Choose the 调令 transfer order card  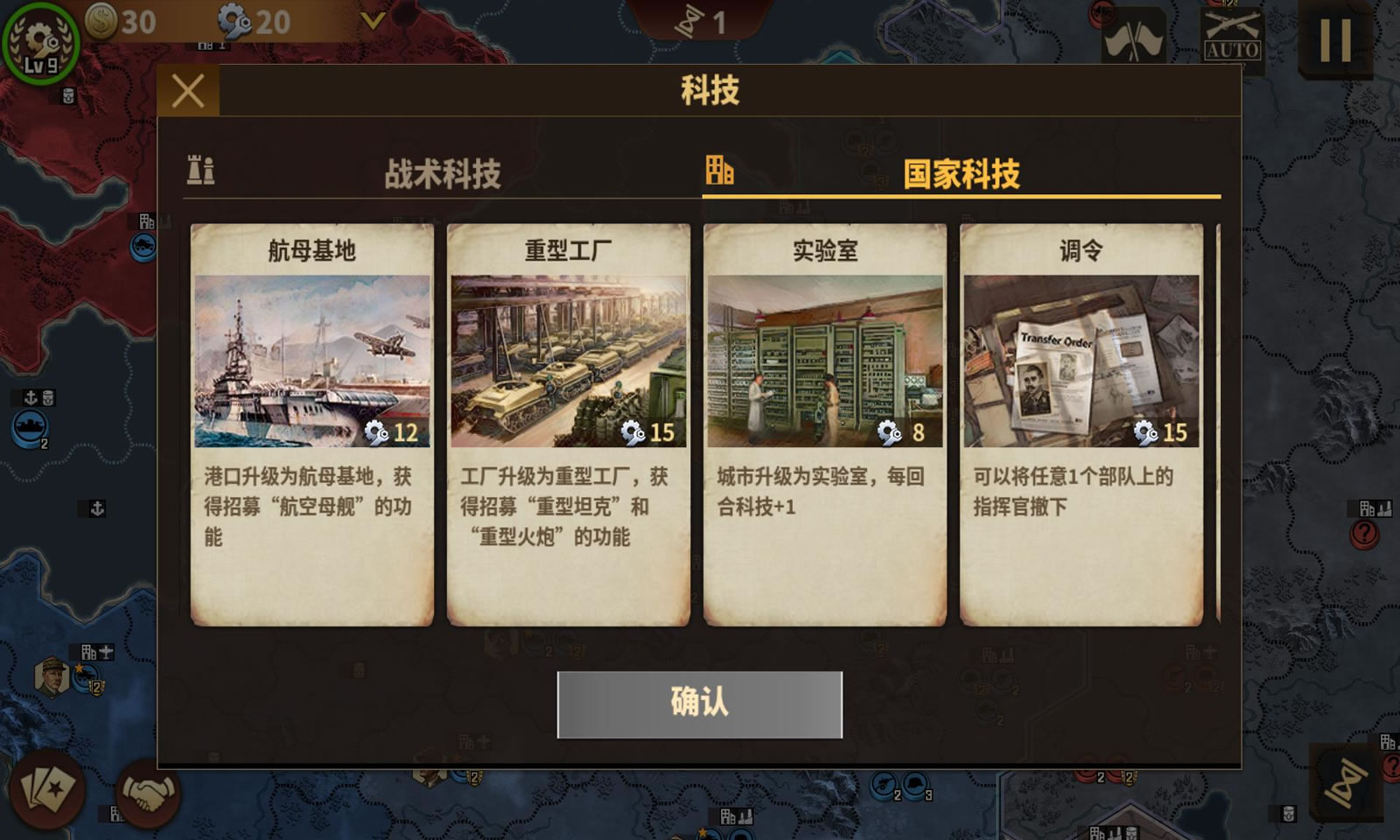[x=1081, y=424]
